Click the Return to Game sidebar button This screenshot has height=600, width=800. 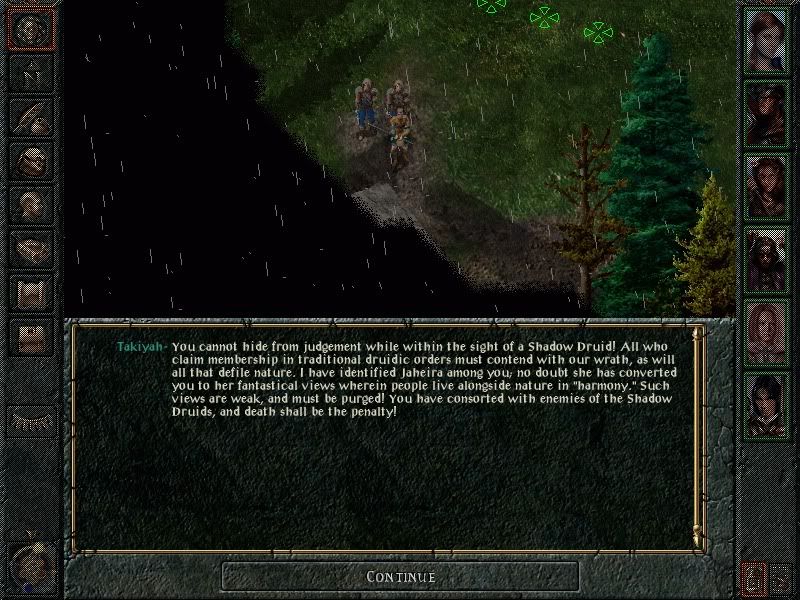[x=30, y=29]
